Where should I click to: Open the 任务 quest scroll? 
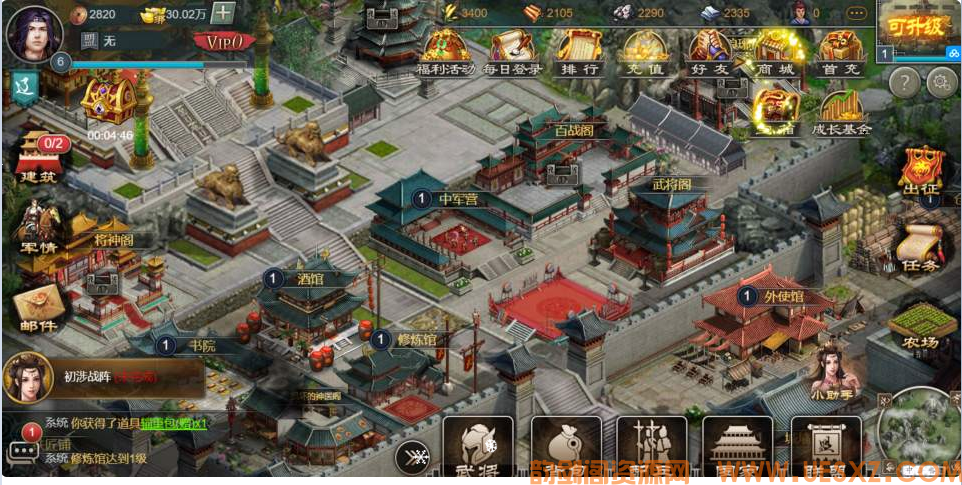point(919,249)
